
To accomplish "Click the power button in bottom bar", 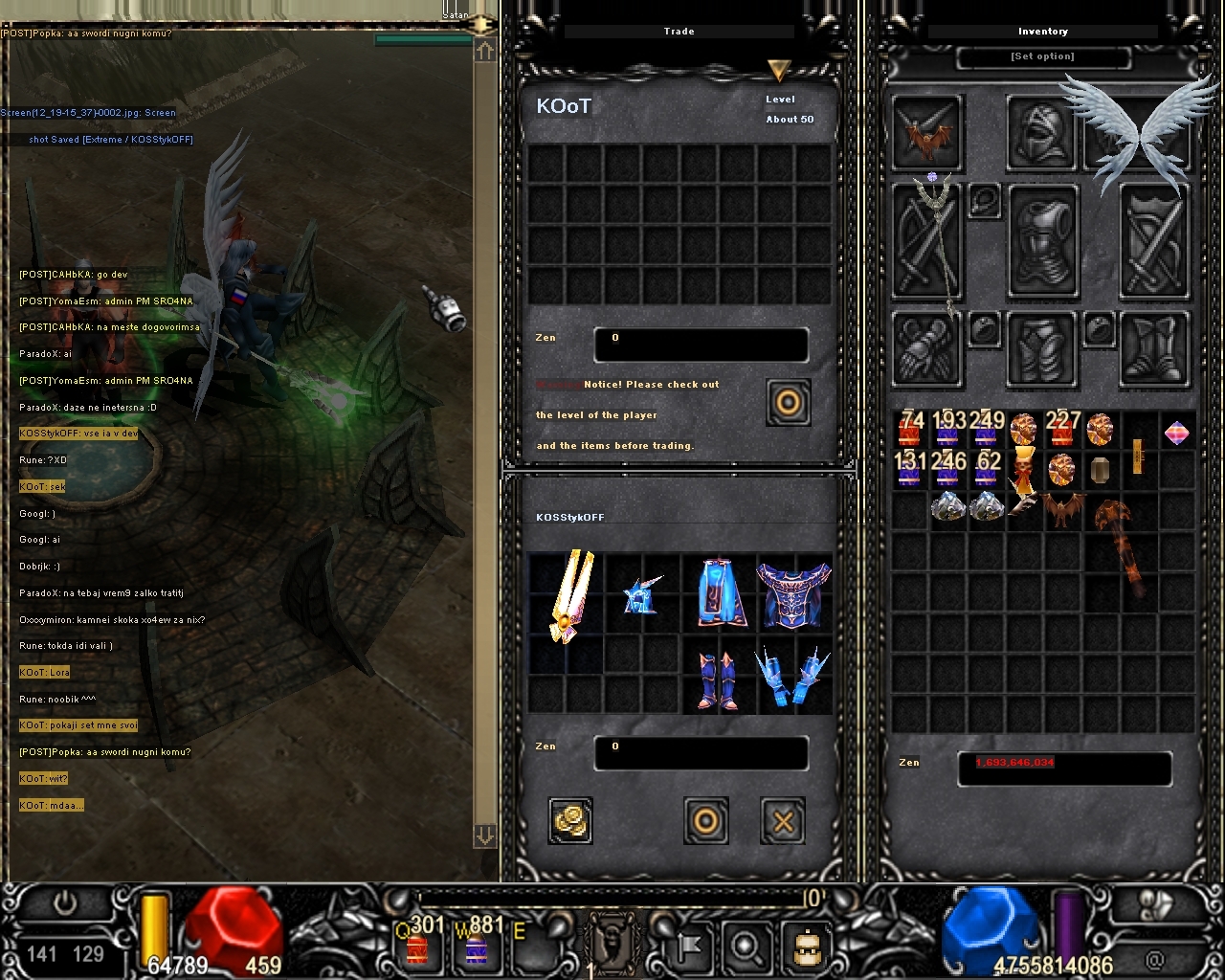I will coord(66,904).
